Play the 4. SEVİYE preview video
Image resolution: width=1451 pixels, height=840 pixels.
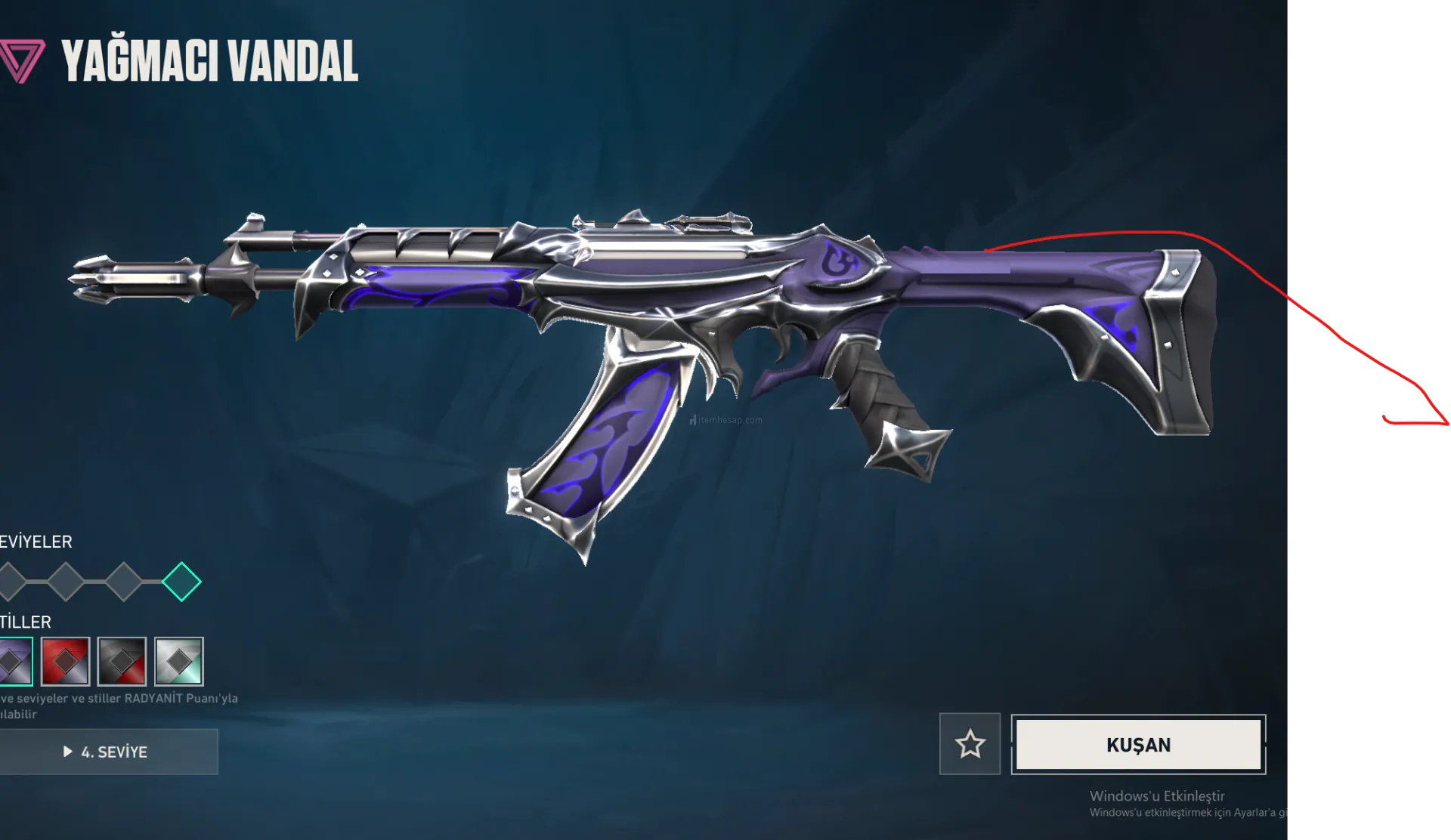(108, 752)
